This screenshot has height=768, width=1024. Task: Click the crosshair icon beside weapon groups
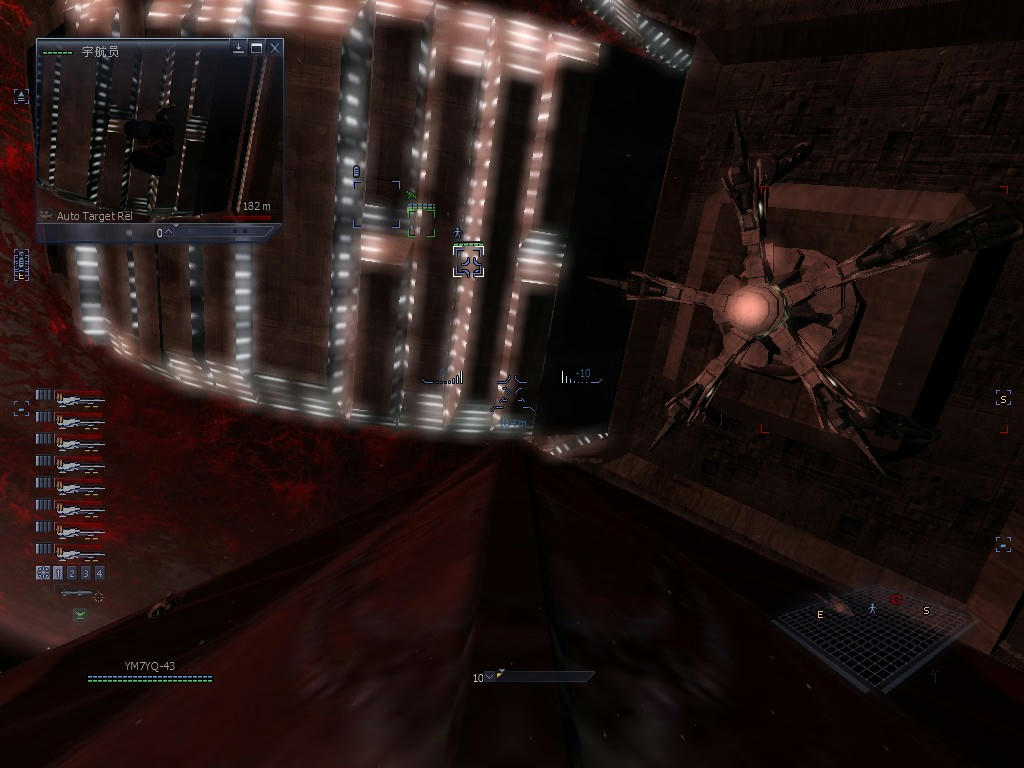pyautogui.click(x=43, y=573)
